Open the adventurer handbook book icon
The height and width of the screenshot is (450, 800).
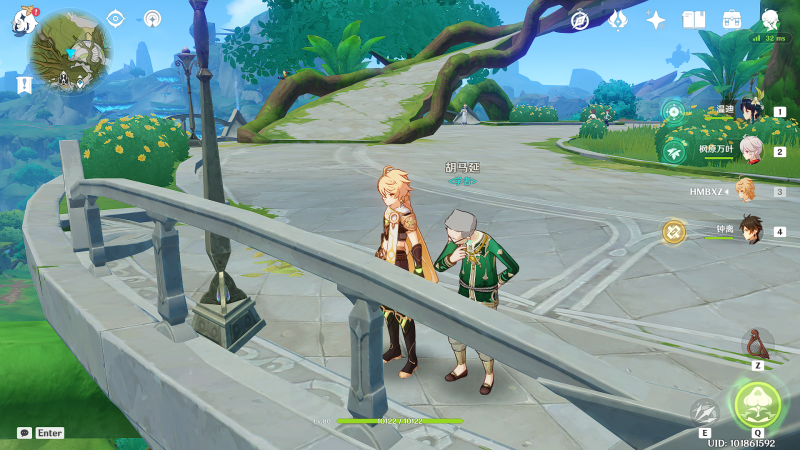(694, 20)
